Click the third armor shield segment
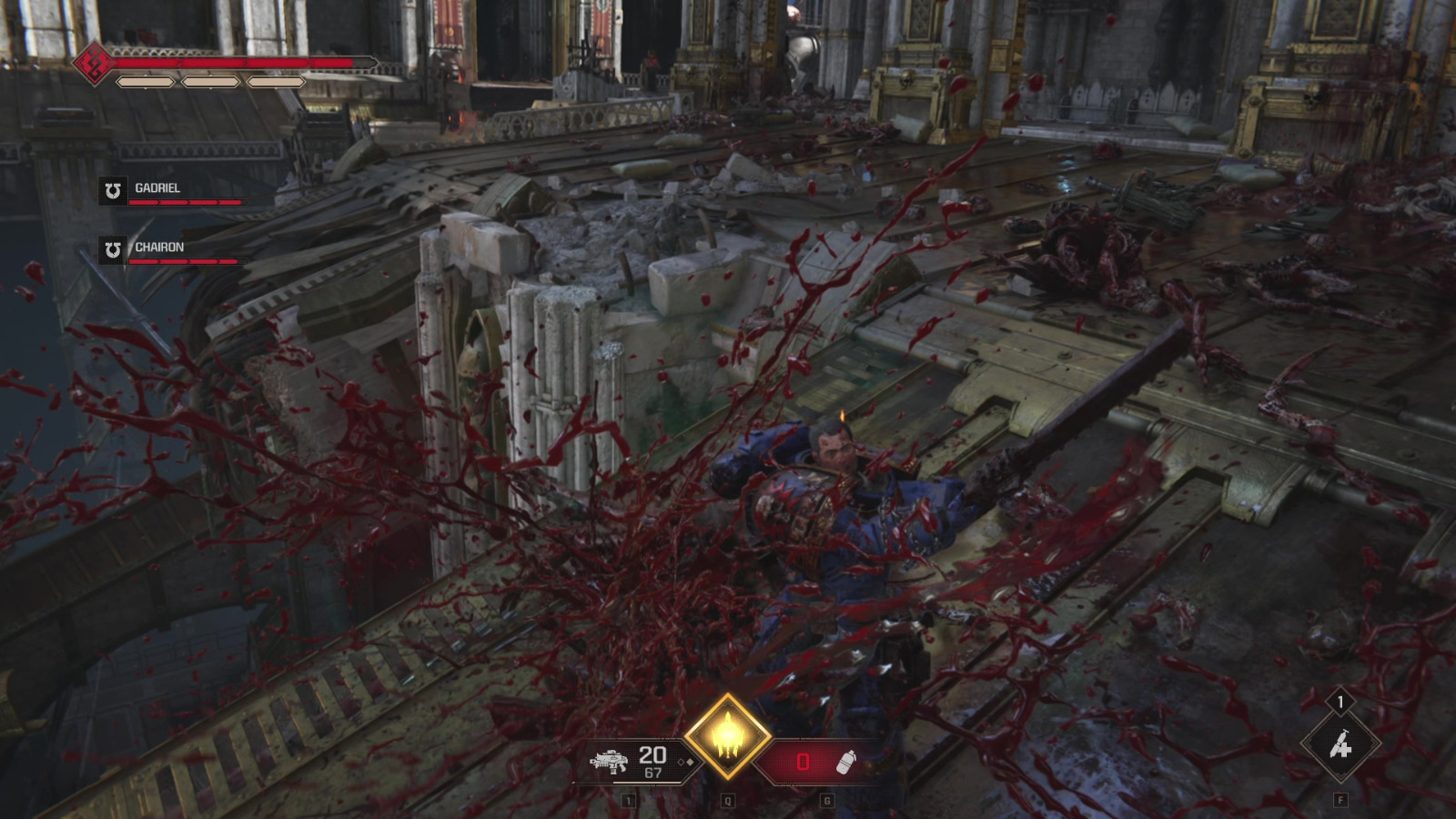Viewport: 1456px width, 819px height. [276, 82]
